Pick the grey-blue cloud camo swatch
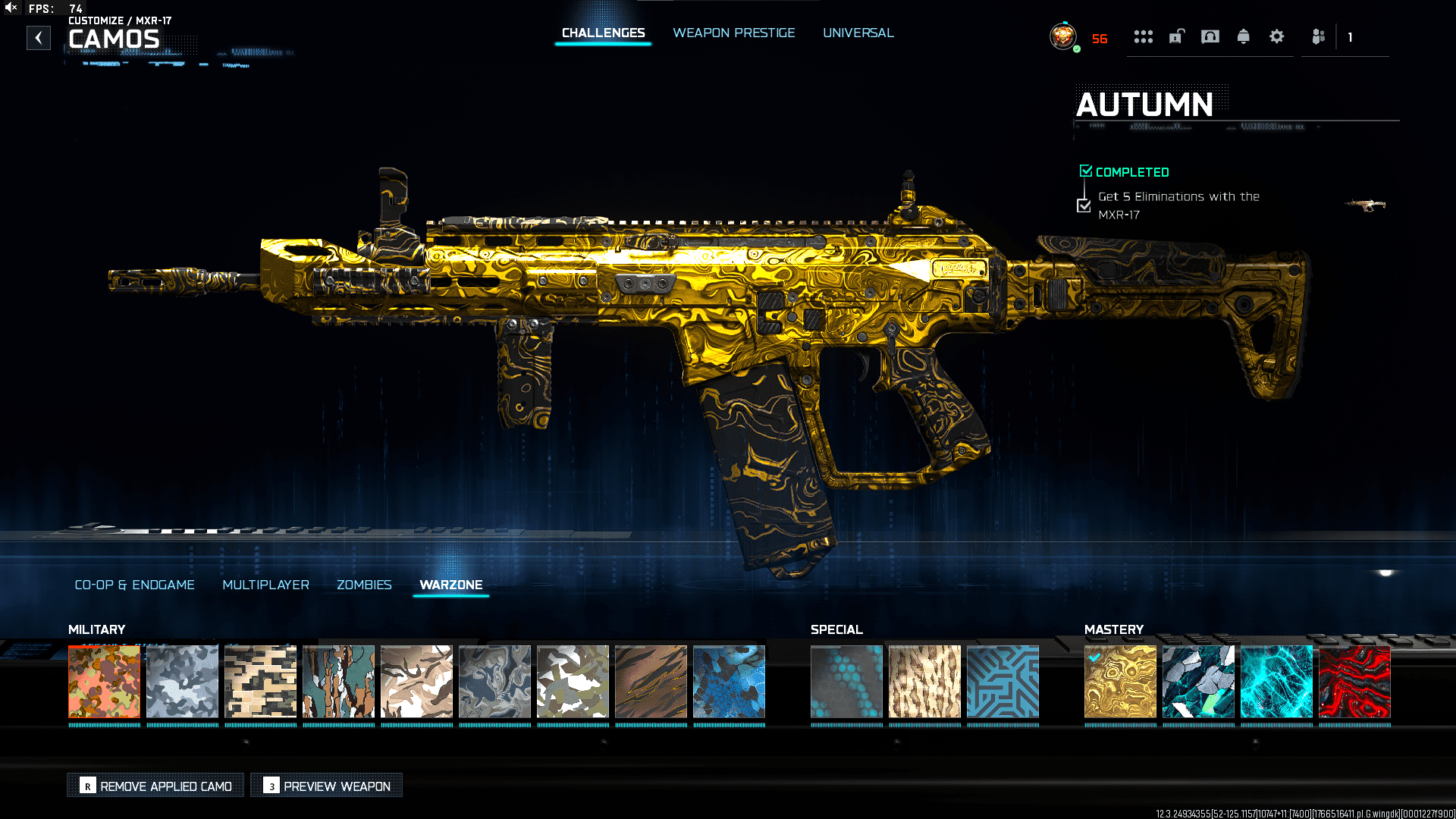 coord(182,681)
